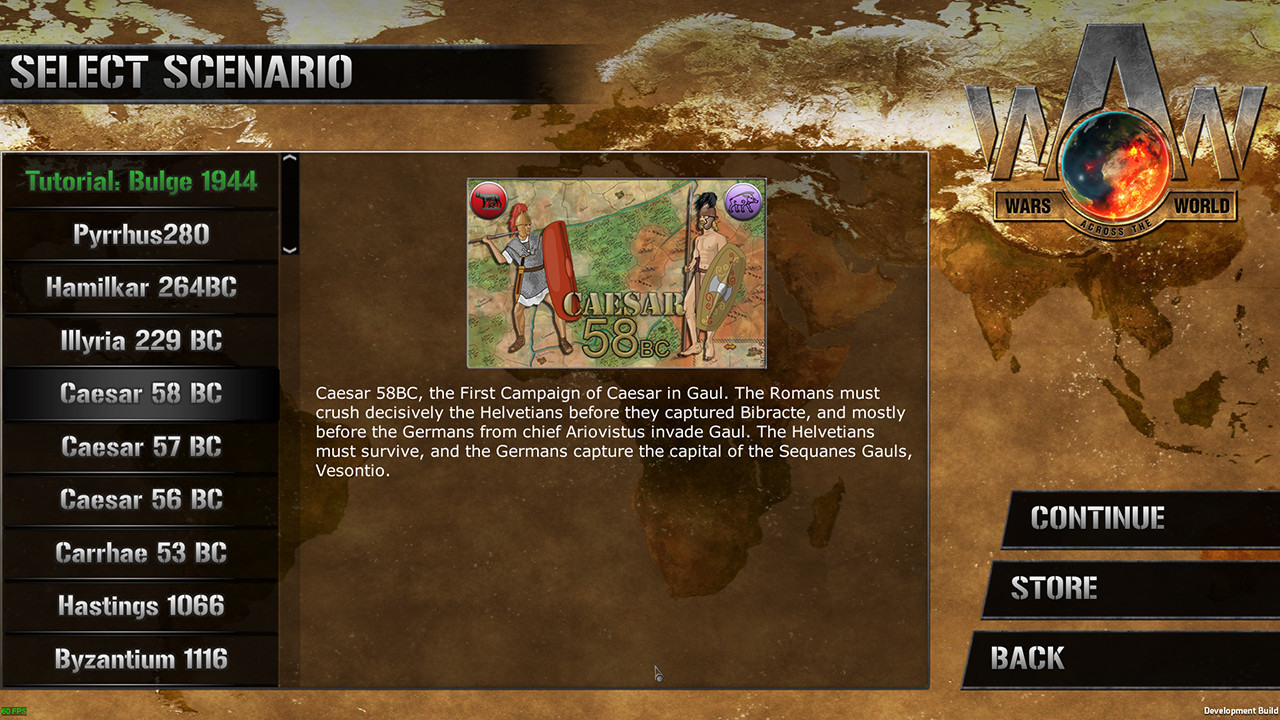The image size is (1280, 720).
Task: Re-select the highlighted Caesar 58 BC scenario
Action: point(140,394)
